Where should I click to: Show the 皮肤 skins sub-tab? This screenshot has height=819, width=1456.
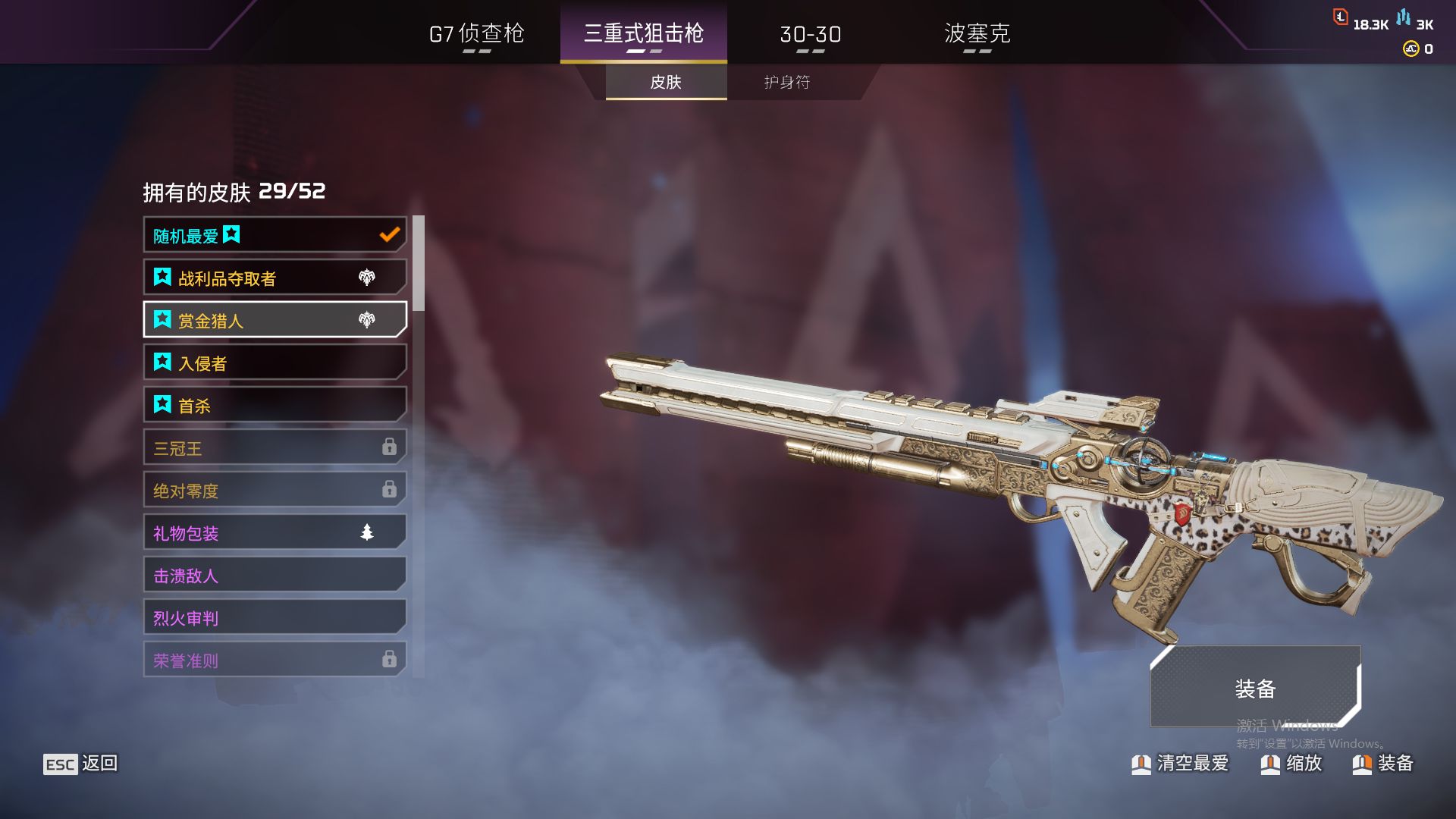(666, 82)
